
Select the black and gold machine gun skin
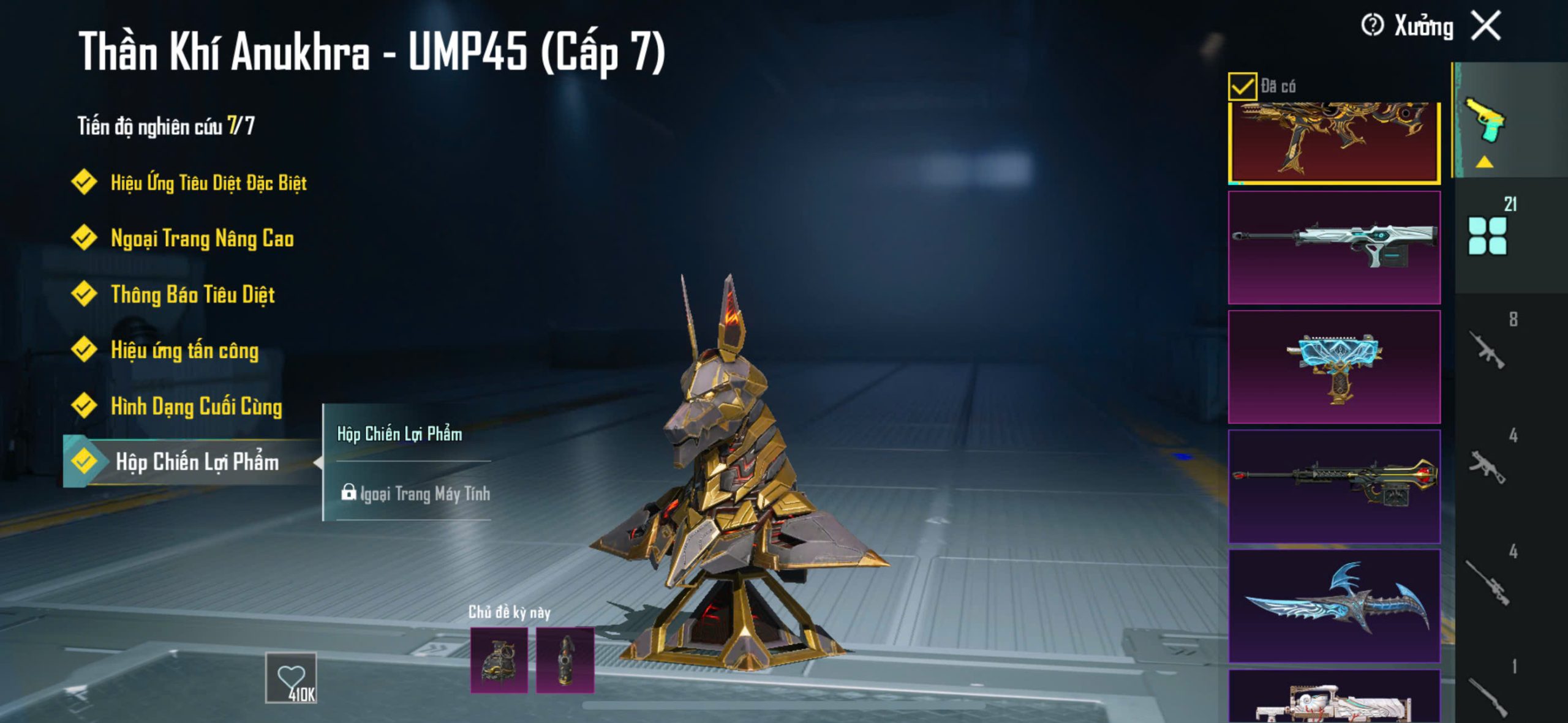coord(1334,486)
